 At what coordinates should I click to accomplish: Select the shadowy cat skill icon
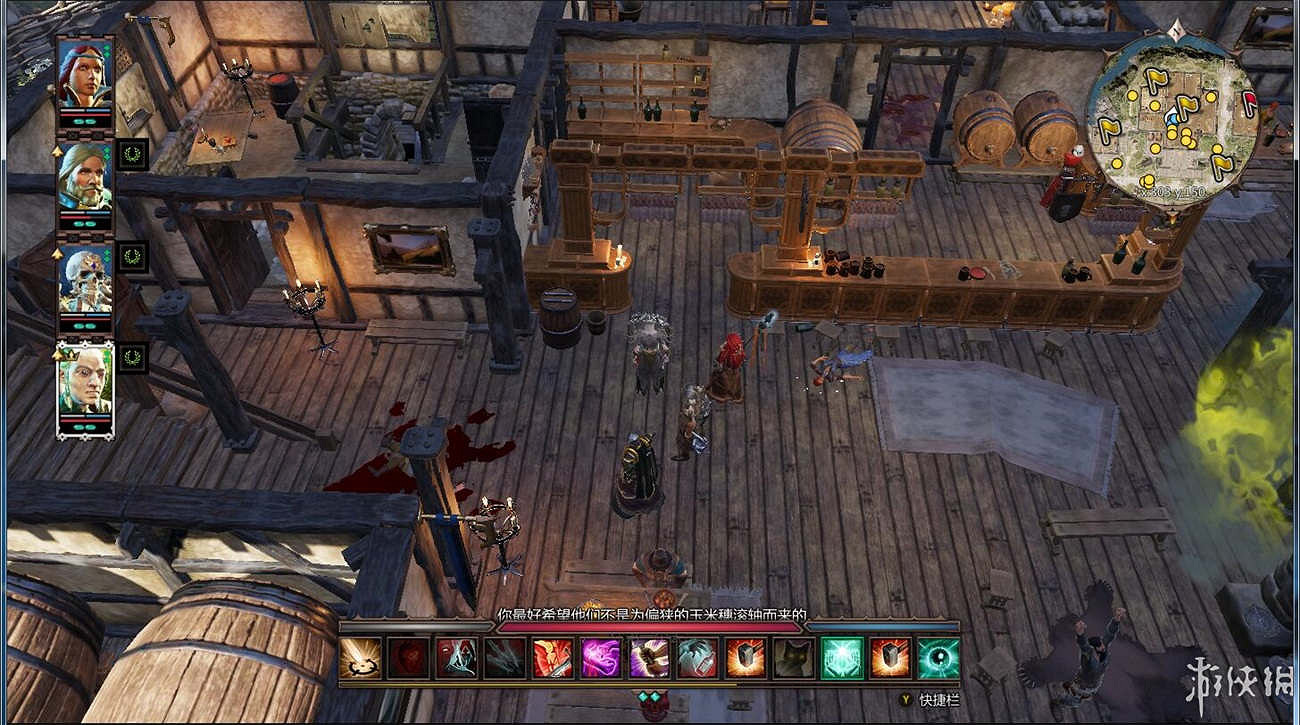click(794, 658)
